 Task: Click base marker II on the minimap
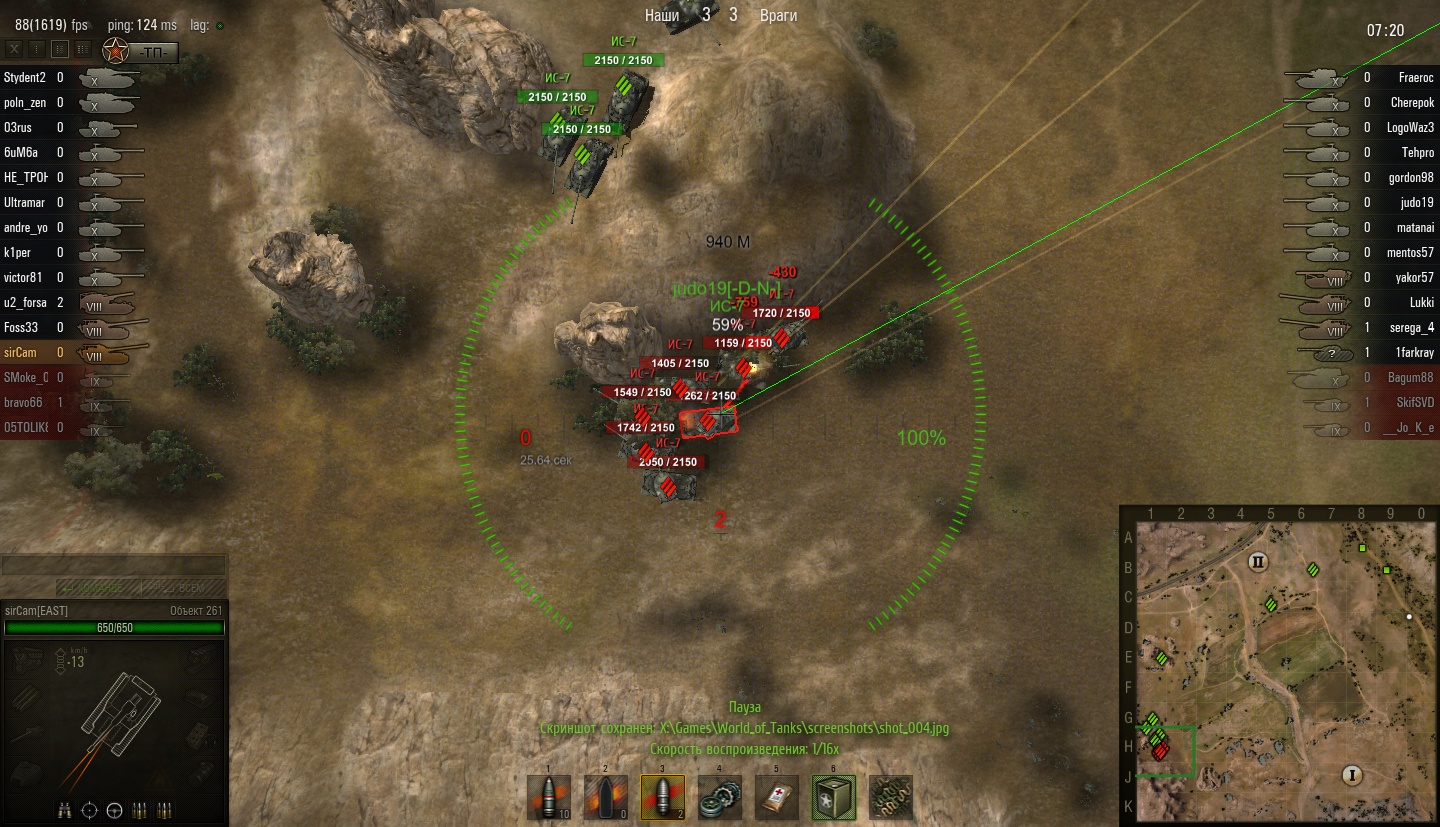click(x=1258, y=562)
